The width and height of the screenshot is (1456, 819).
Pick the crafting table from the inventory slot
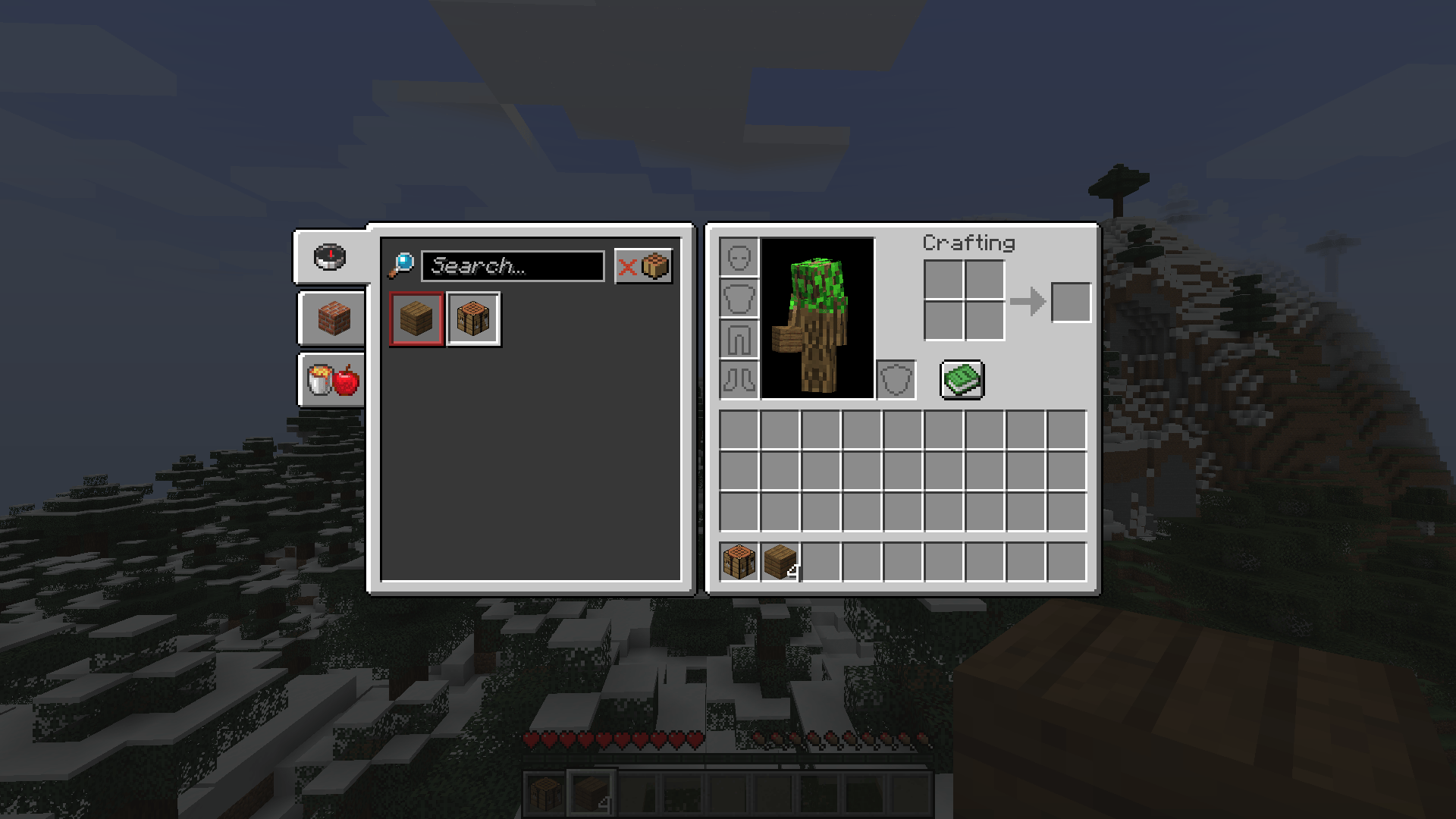[x=739, y=560]
